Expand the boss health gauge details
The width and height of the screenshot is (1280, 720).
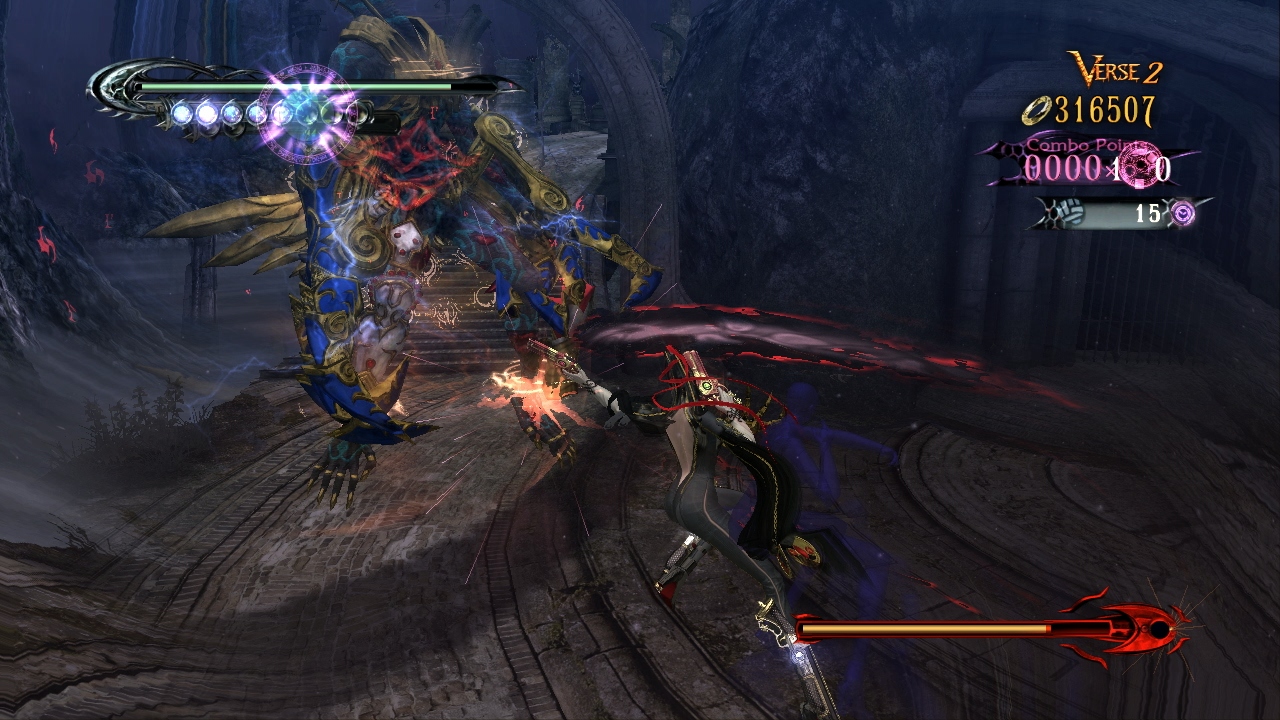[950, 630]
